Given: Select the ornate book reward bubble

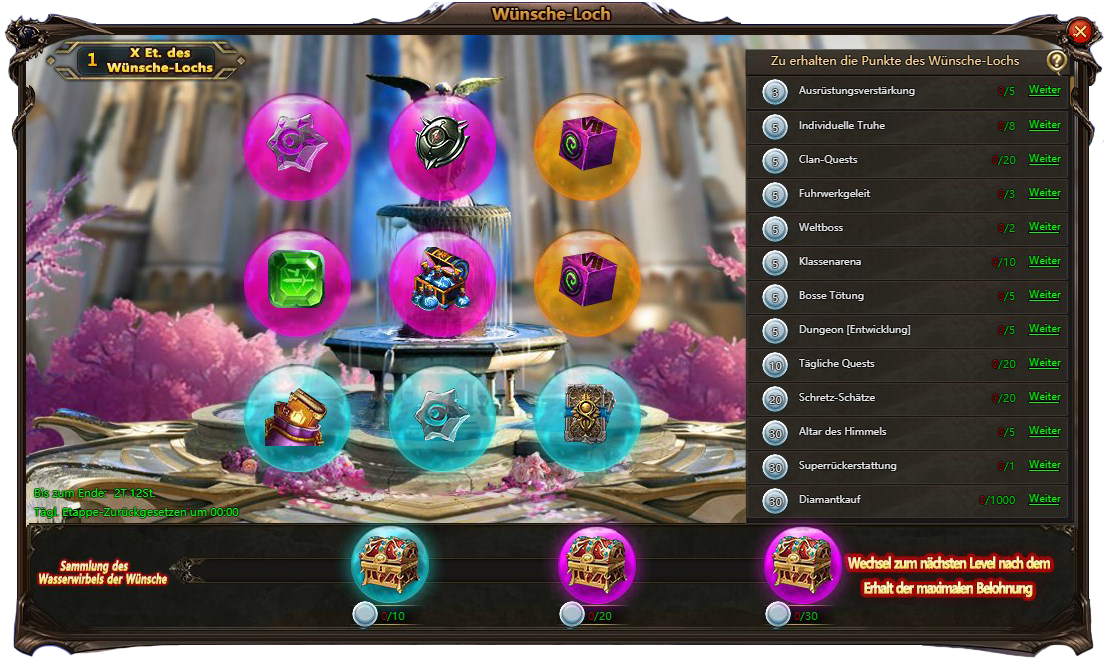Looking at the screenshot, I should 586,418.
